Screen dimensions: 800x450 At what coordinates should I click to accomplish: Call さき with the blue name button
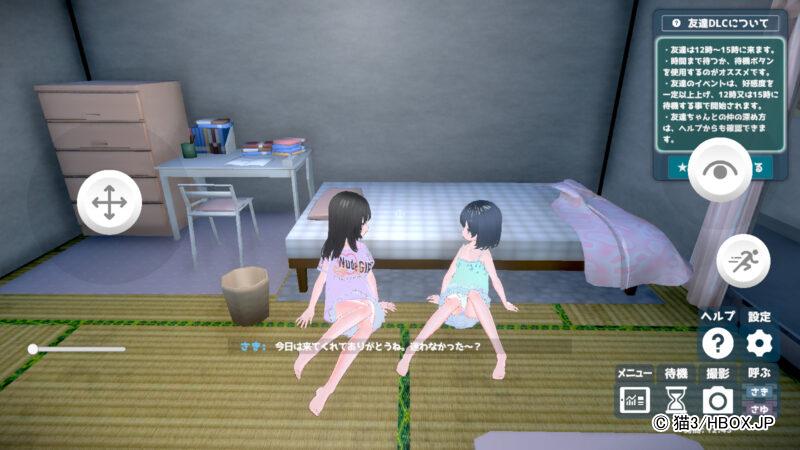[x=758, y=391]
